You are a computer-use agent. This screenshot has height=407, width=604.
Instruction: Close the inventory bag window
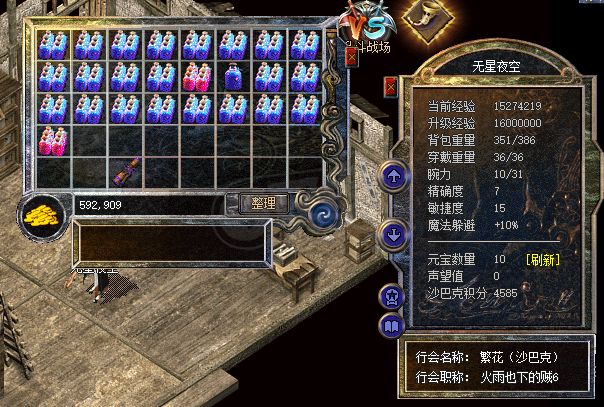click(351, 57)
